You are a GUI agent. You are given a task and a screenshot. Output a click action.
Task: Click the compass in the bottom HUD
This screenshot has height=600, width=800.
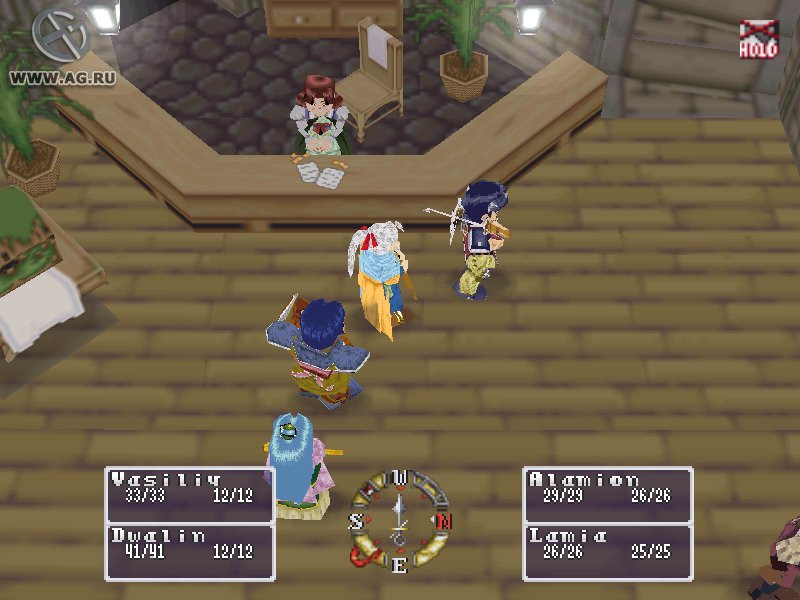399,521
